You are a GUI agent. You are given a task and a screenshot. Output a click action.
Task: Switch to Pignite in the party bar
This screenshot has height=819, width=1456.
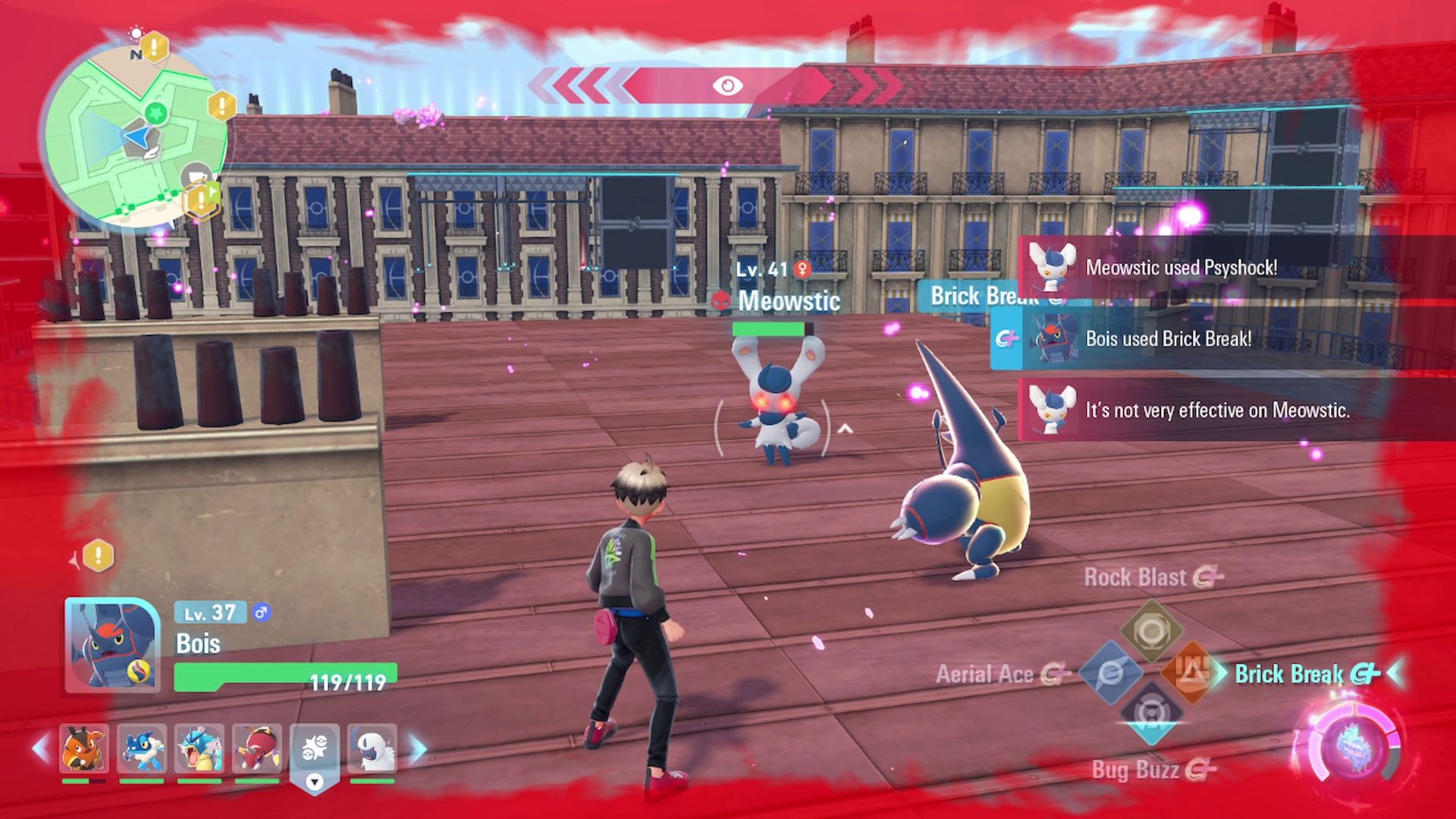[83, 748]
